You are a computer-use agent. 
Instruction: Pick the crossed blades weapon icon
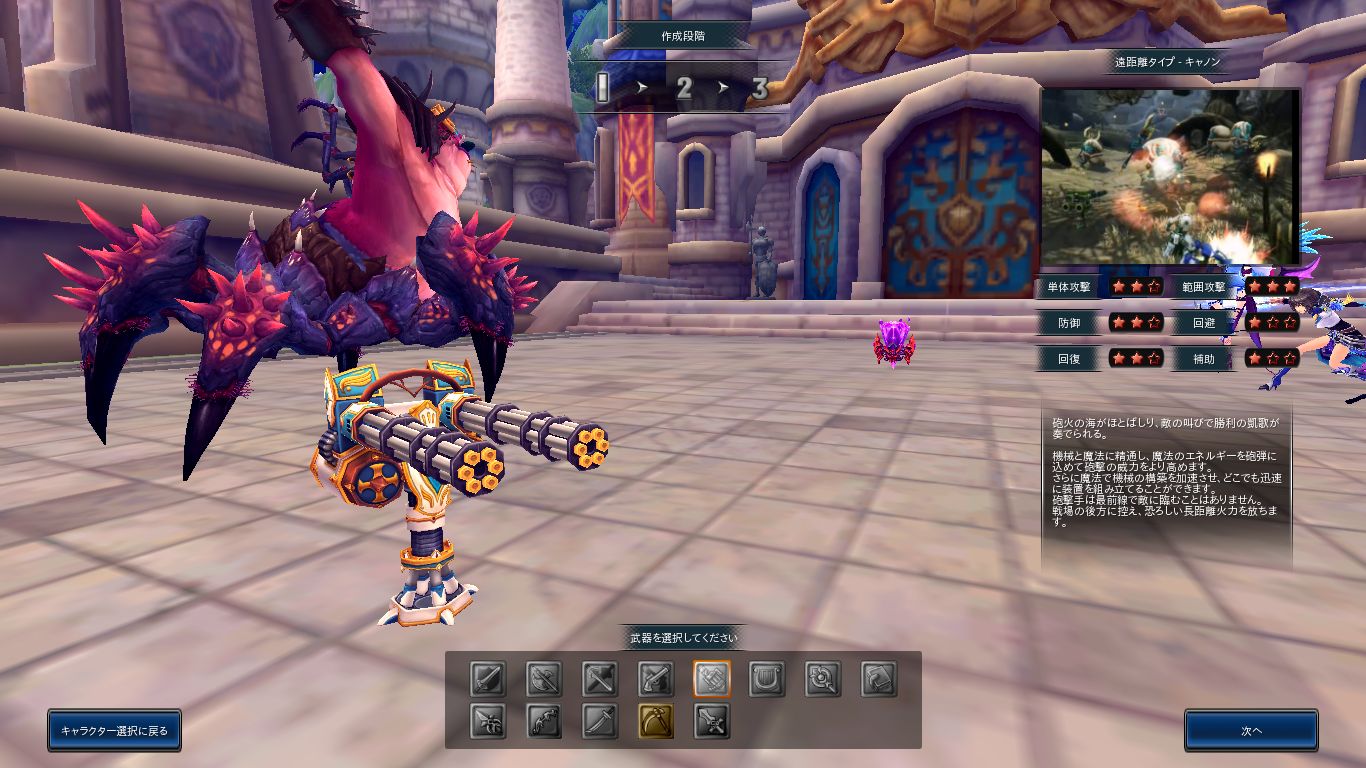click(x=600, y=679)
